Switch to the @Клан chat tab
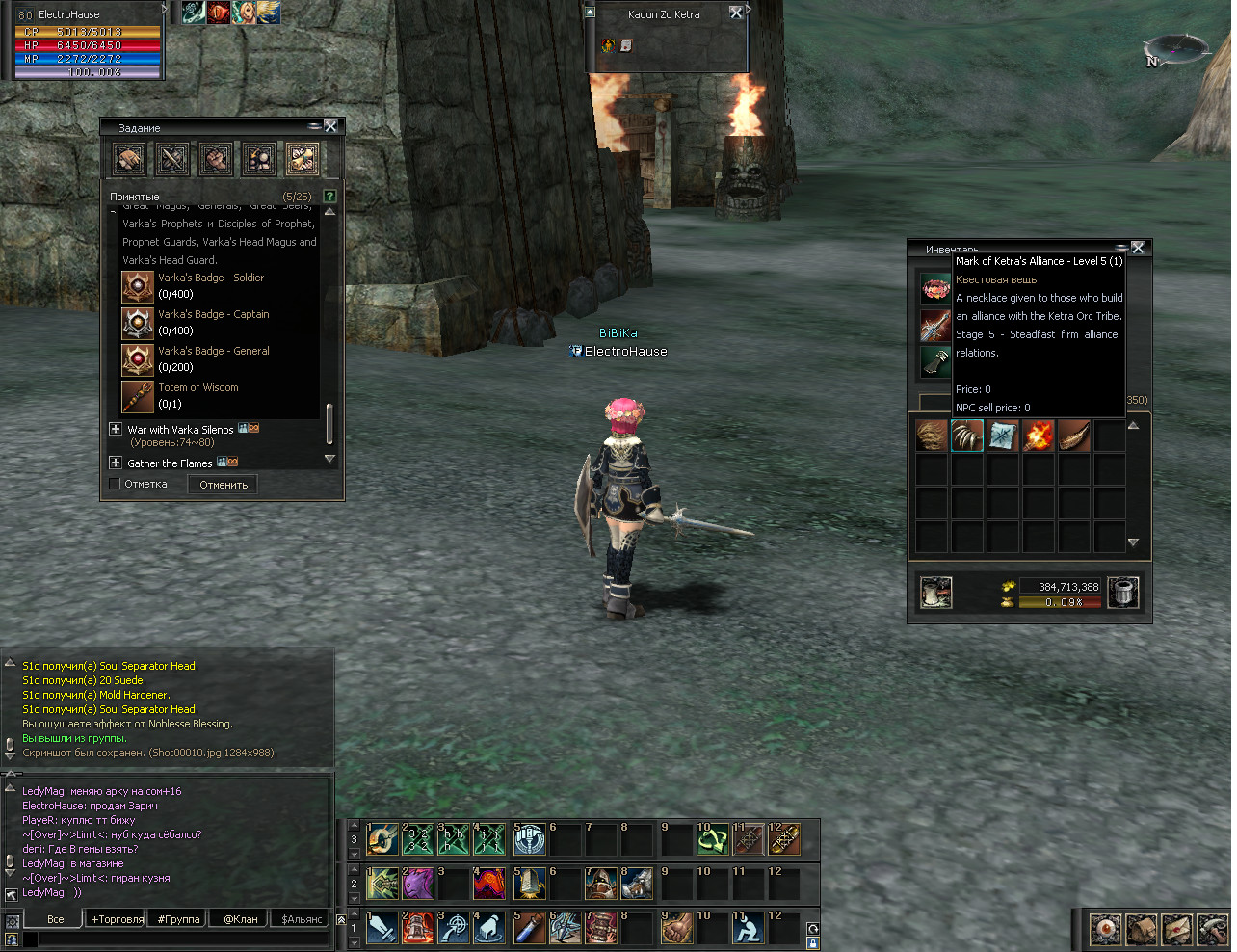The width and height of the screenshot is (1237, 952). (241, 919)
